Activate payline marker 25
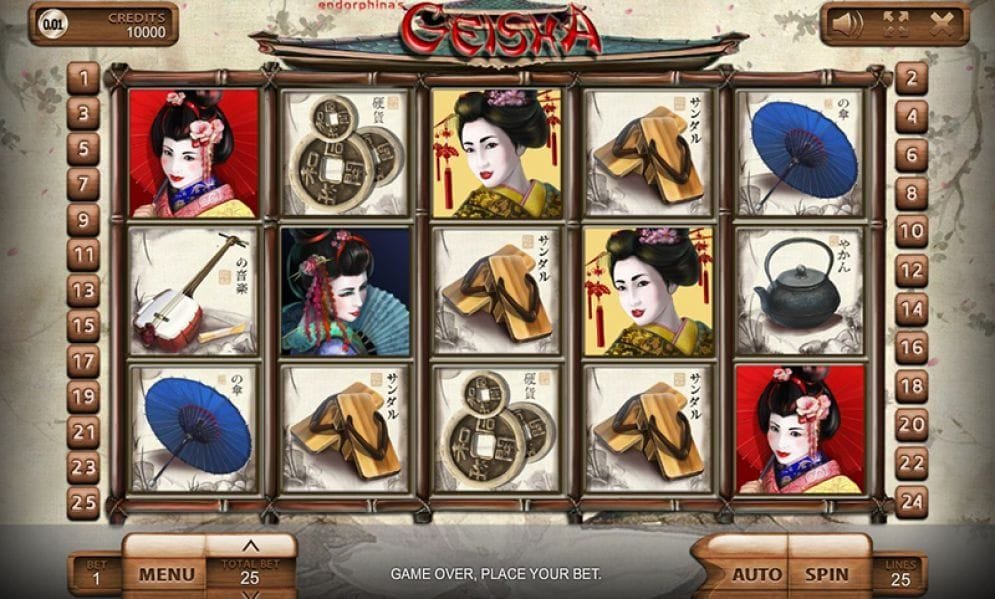Image resolution: width=995 pixels, height=599 pixels. 83,502
